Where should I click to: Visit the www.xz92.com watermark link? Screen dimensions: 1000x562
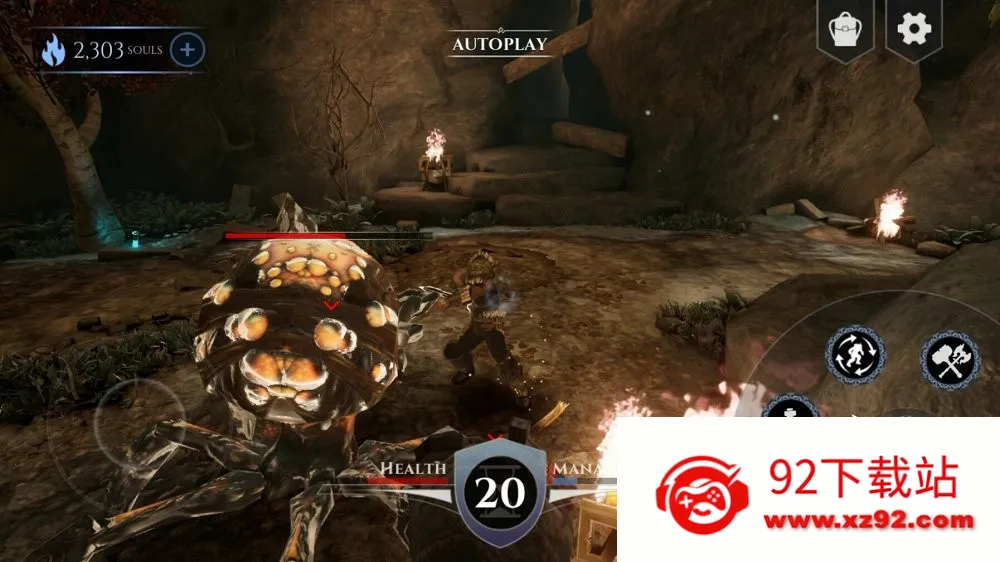[x=868, y=520]
